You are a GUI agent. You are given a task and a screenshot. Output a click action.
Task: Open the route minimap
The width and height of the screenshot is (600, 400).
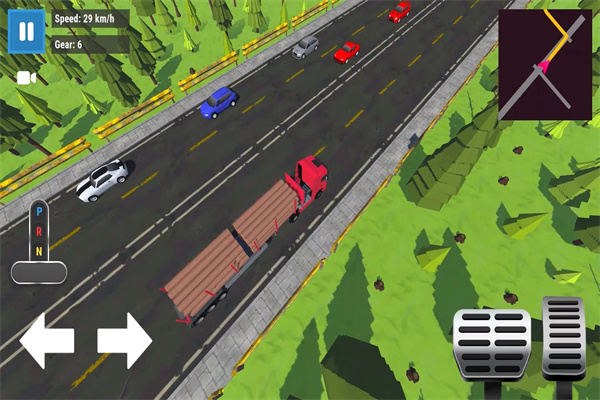[544, 65]
